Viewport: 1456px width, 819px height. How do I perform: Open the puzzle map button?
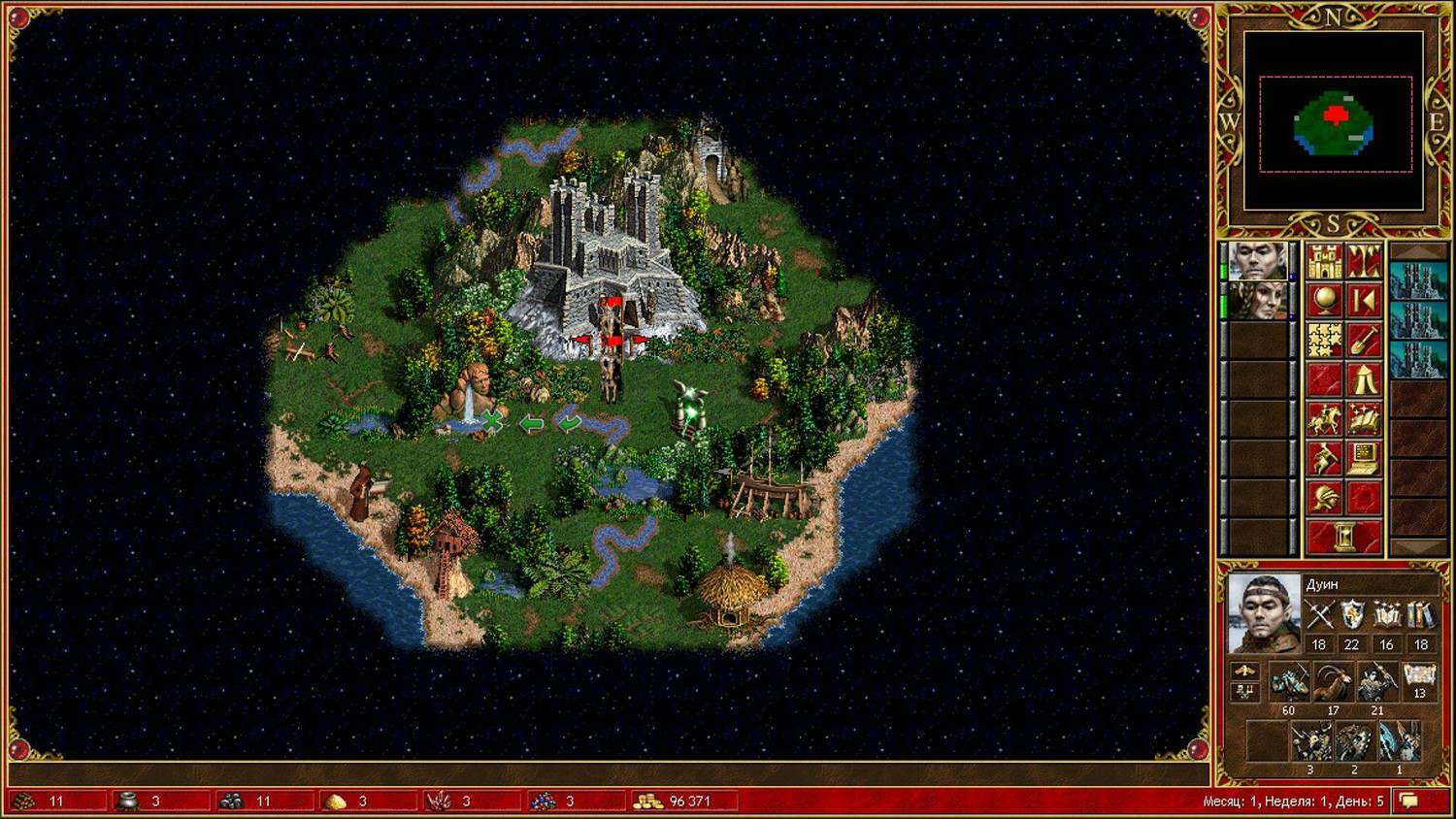click(1324, 340)
